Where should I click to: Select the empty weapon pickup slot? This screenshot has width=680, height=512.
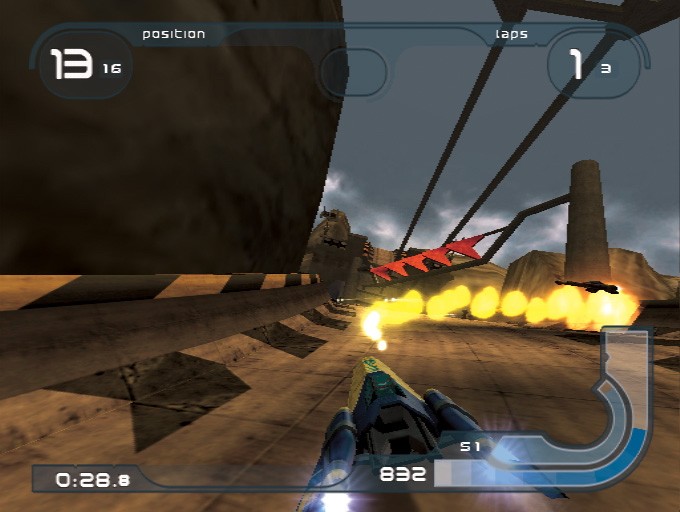[352, 73]
